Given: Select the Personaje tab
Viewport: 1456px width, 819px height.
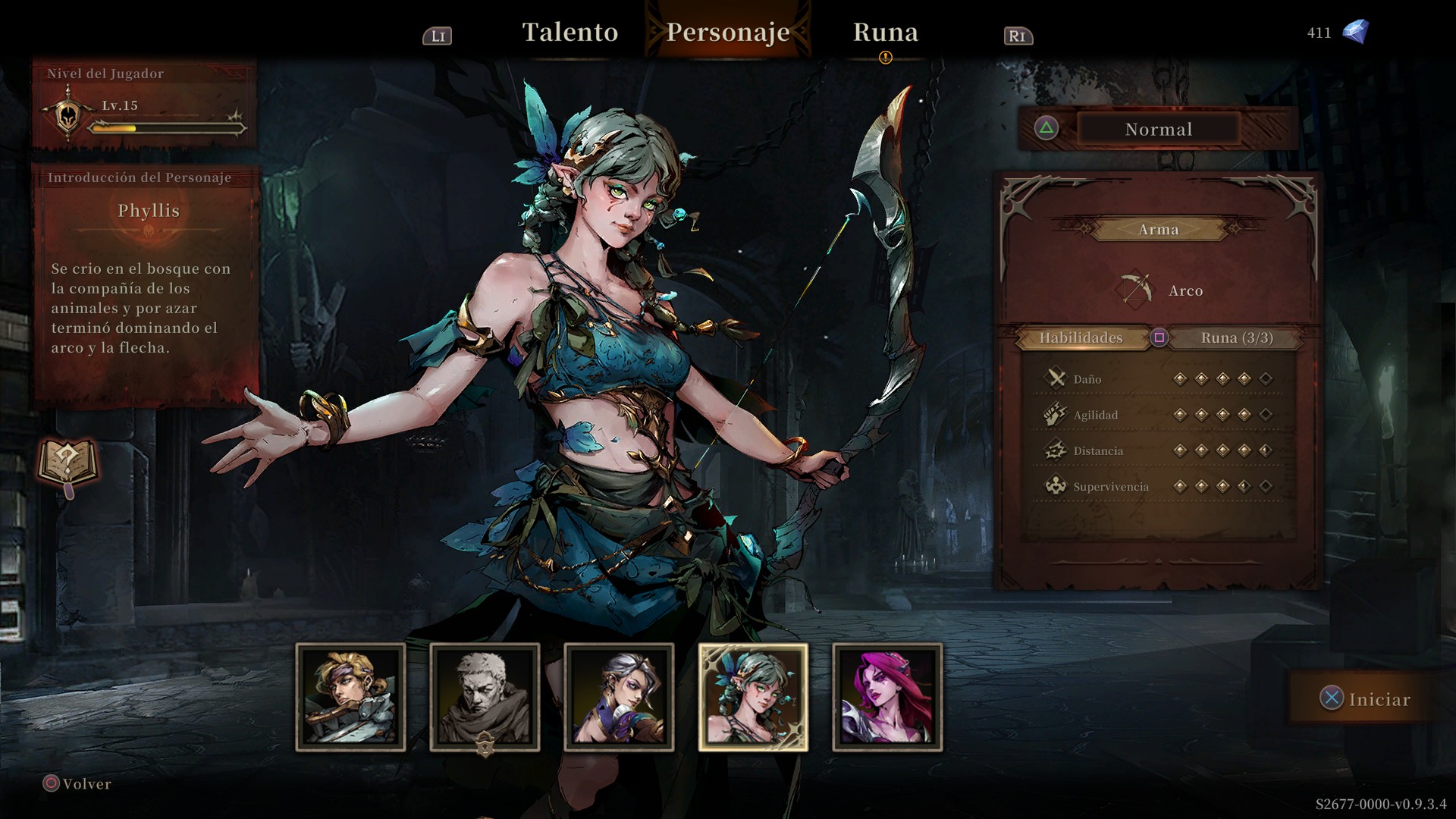Looking at the screenshot, I should [728, 32].
